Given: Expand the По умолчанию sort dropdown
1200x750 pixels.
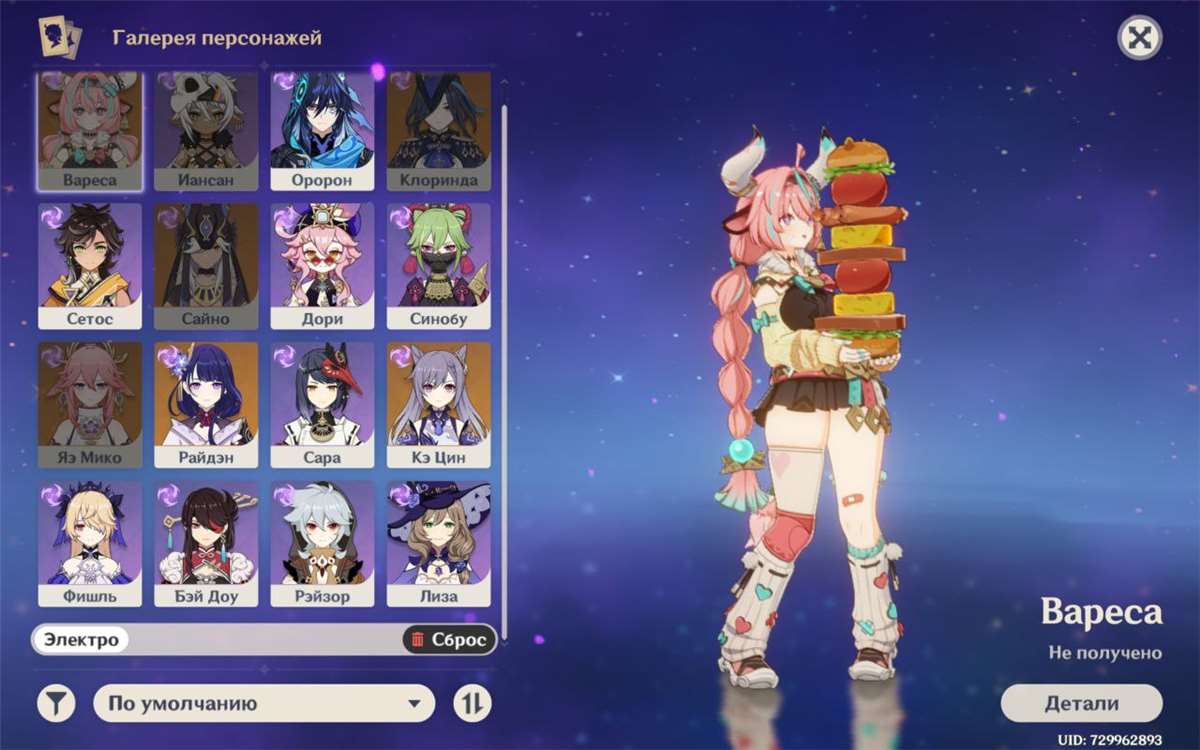Looking at the screenshot, I should click(264, 704).
